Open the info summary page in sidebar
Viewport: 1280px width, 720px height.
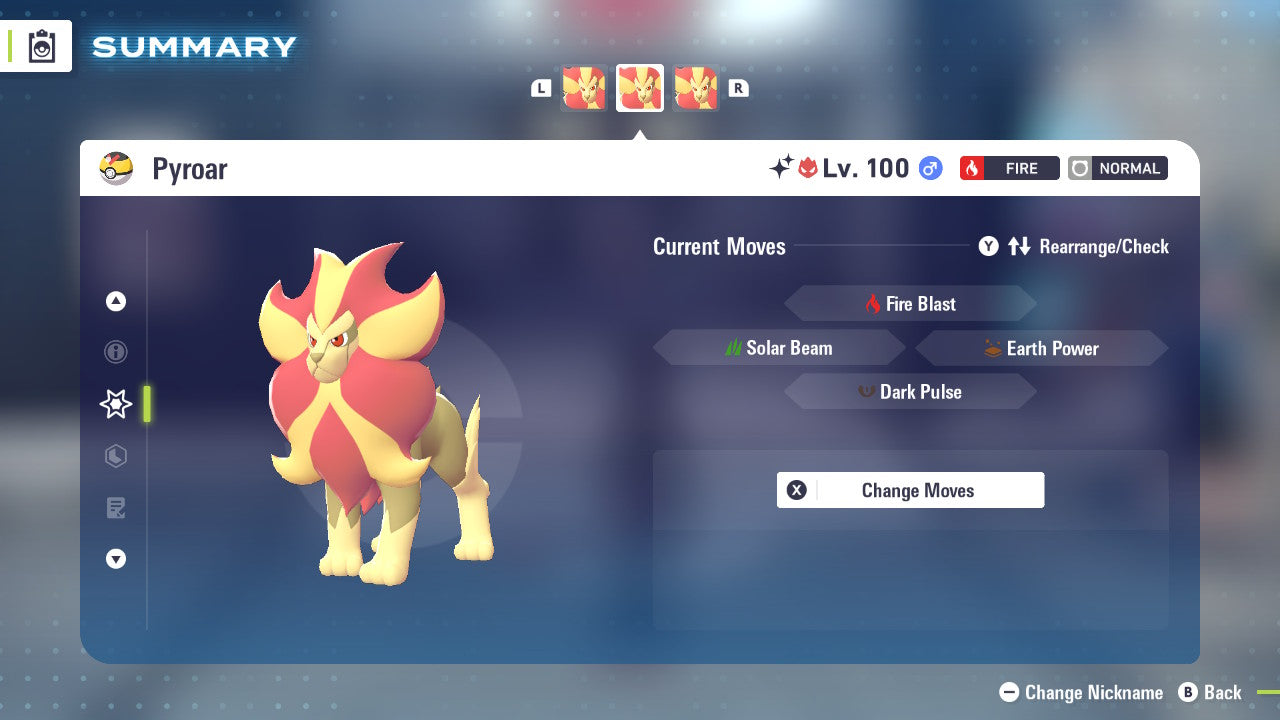pos(116,352)
